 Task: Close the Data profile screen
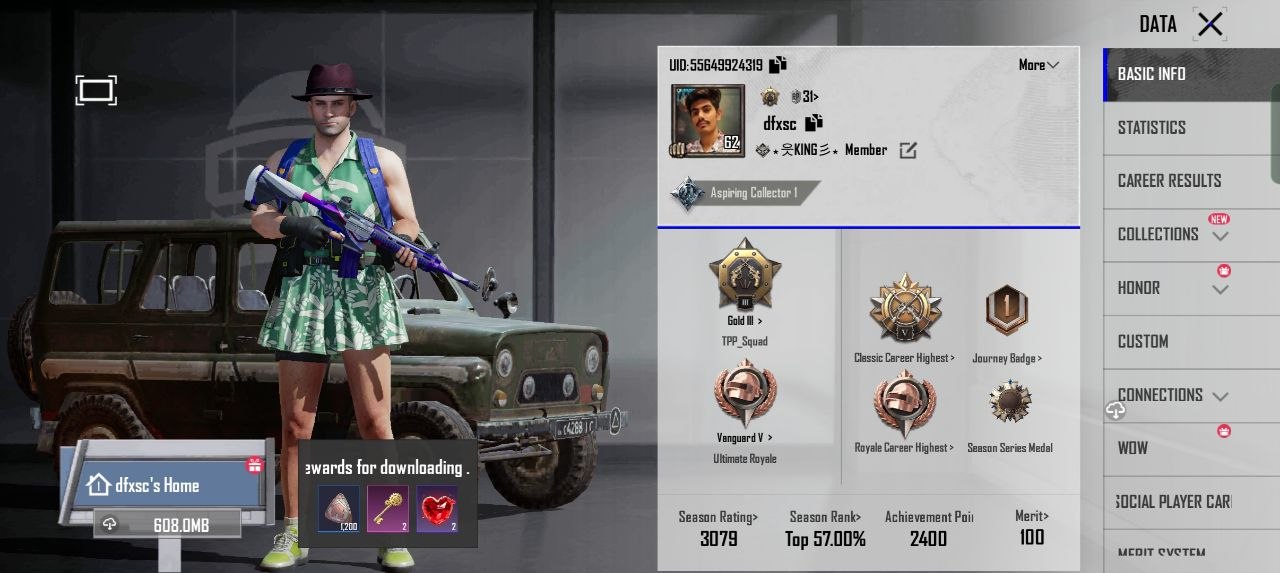click(1210, 24)
